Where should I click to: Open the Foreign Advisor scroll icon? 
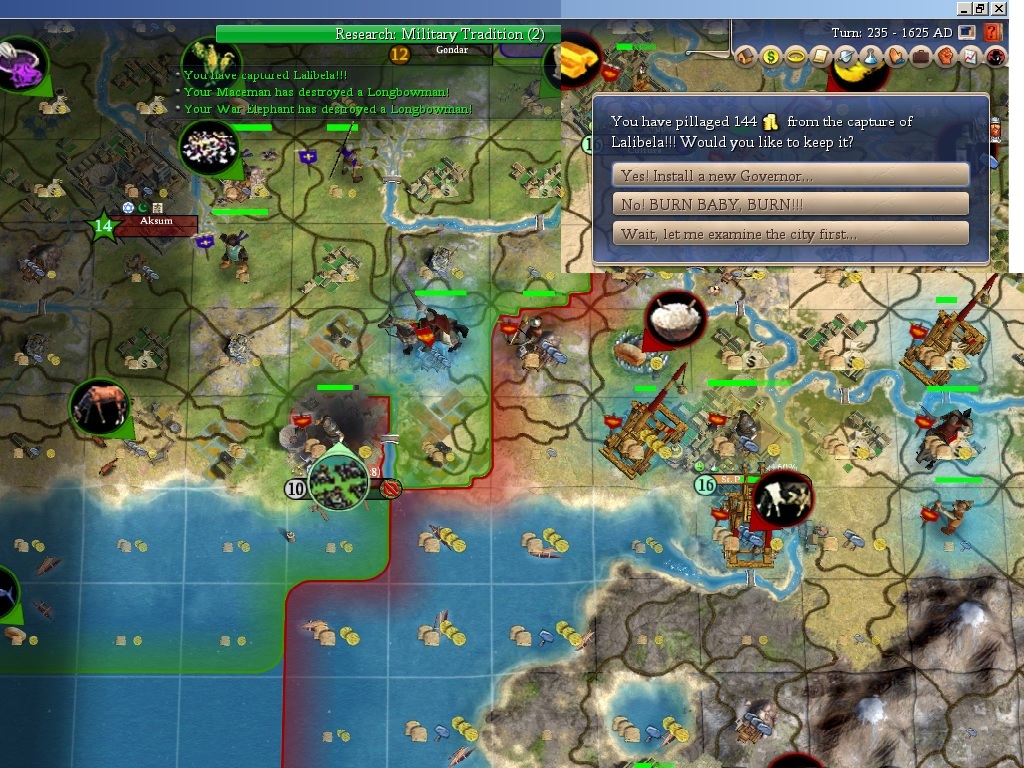(821, 57)
